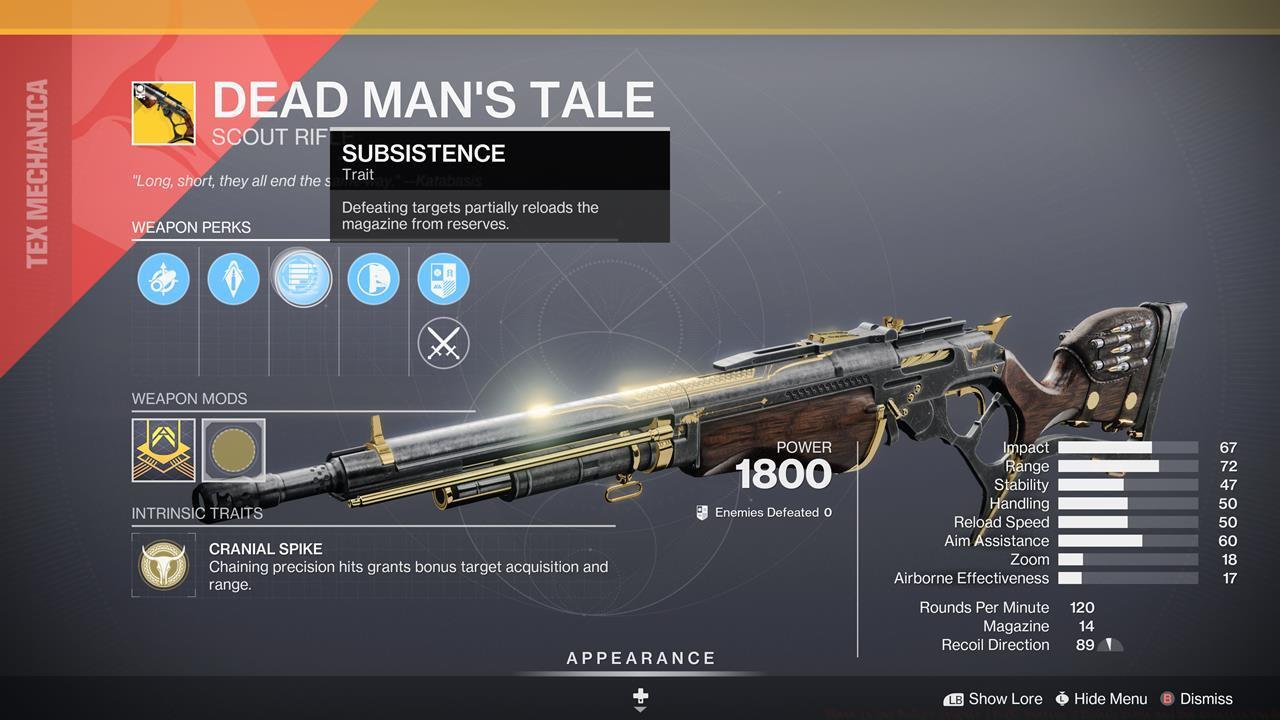
Task: Click the stock perk icon in the fourth column
Action: (373, 278)
